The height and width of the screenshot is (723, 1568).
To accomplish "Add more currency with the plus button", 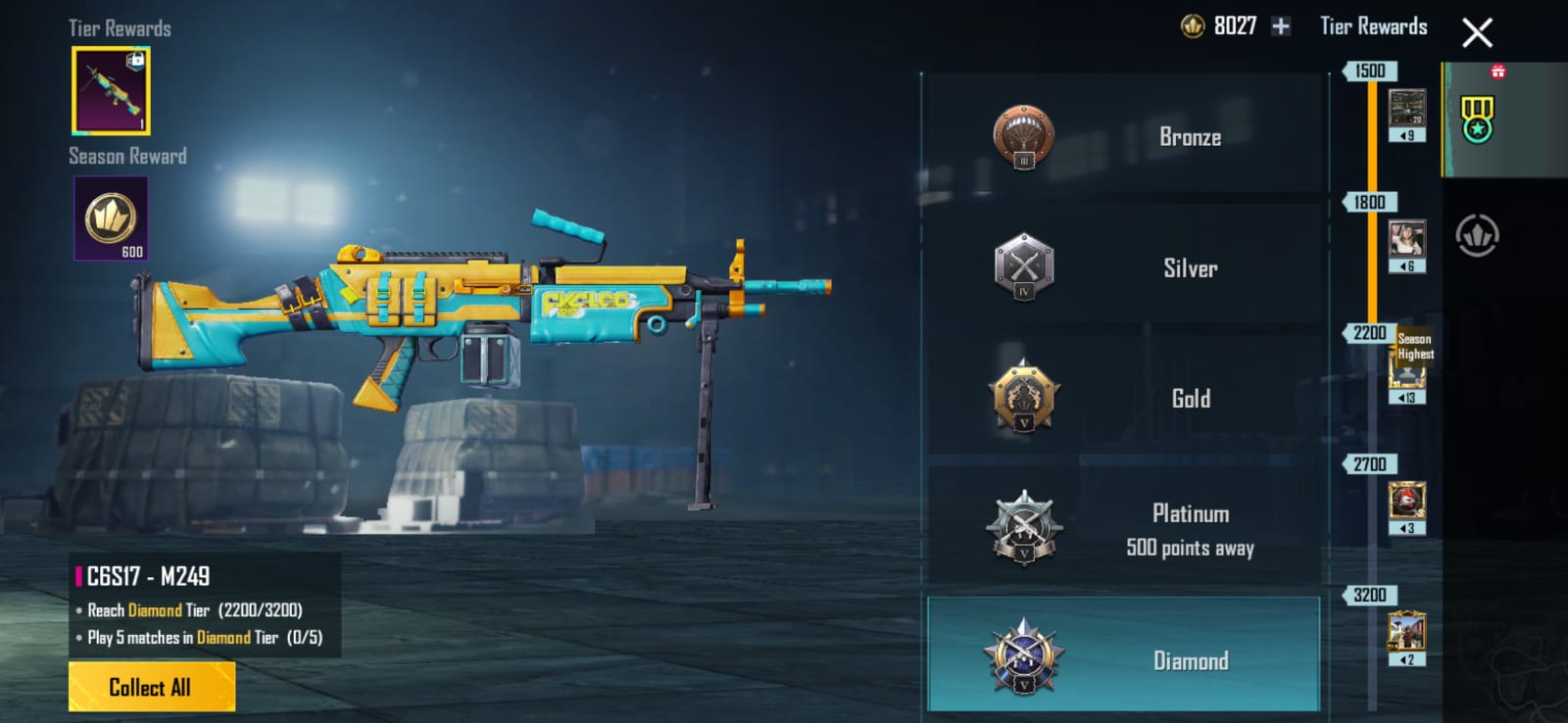I will 1281,26.
